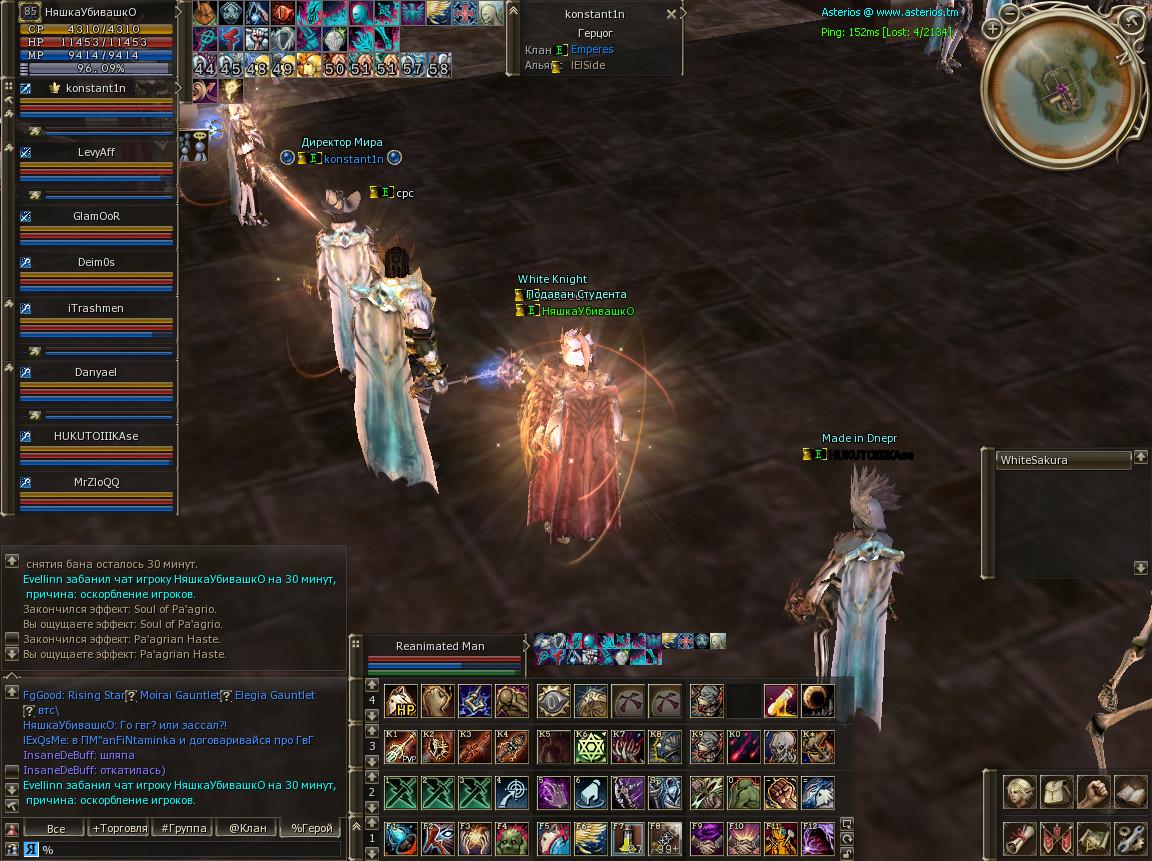
Task: Use the yellow potion on slot F7
Action: (x=629, y=838)
